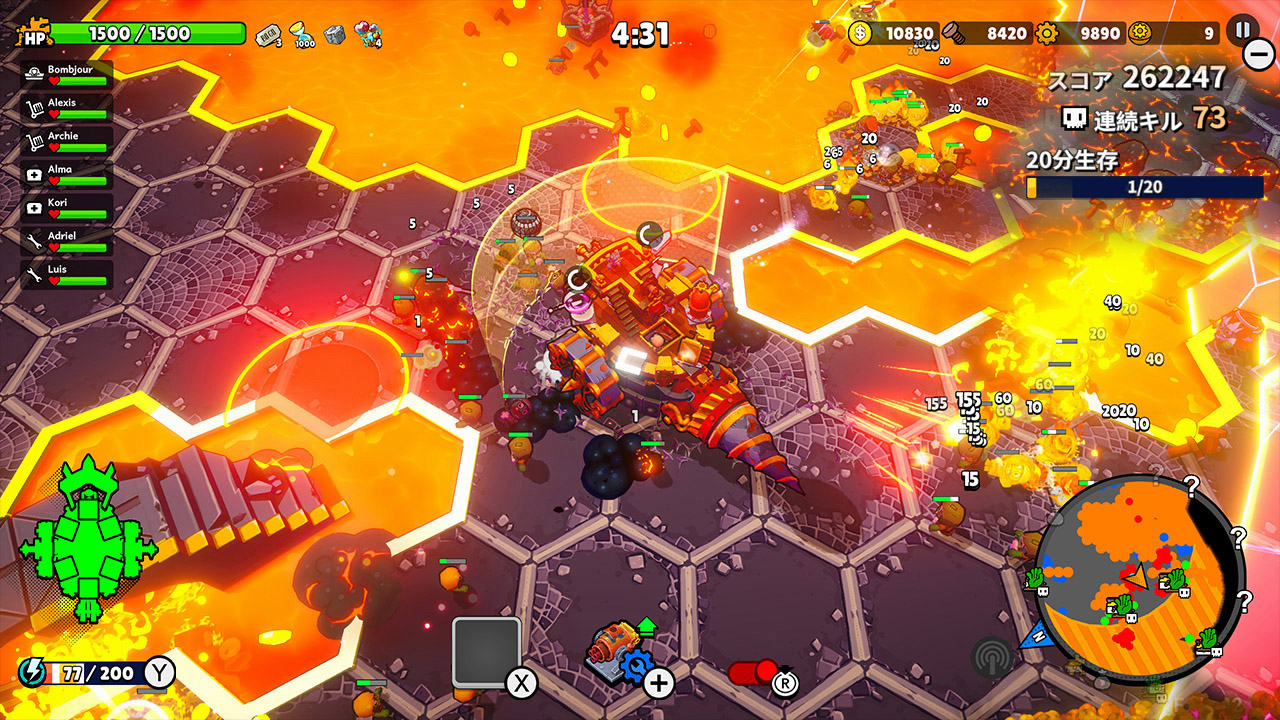Choose medic Kori from the crew

67,208
